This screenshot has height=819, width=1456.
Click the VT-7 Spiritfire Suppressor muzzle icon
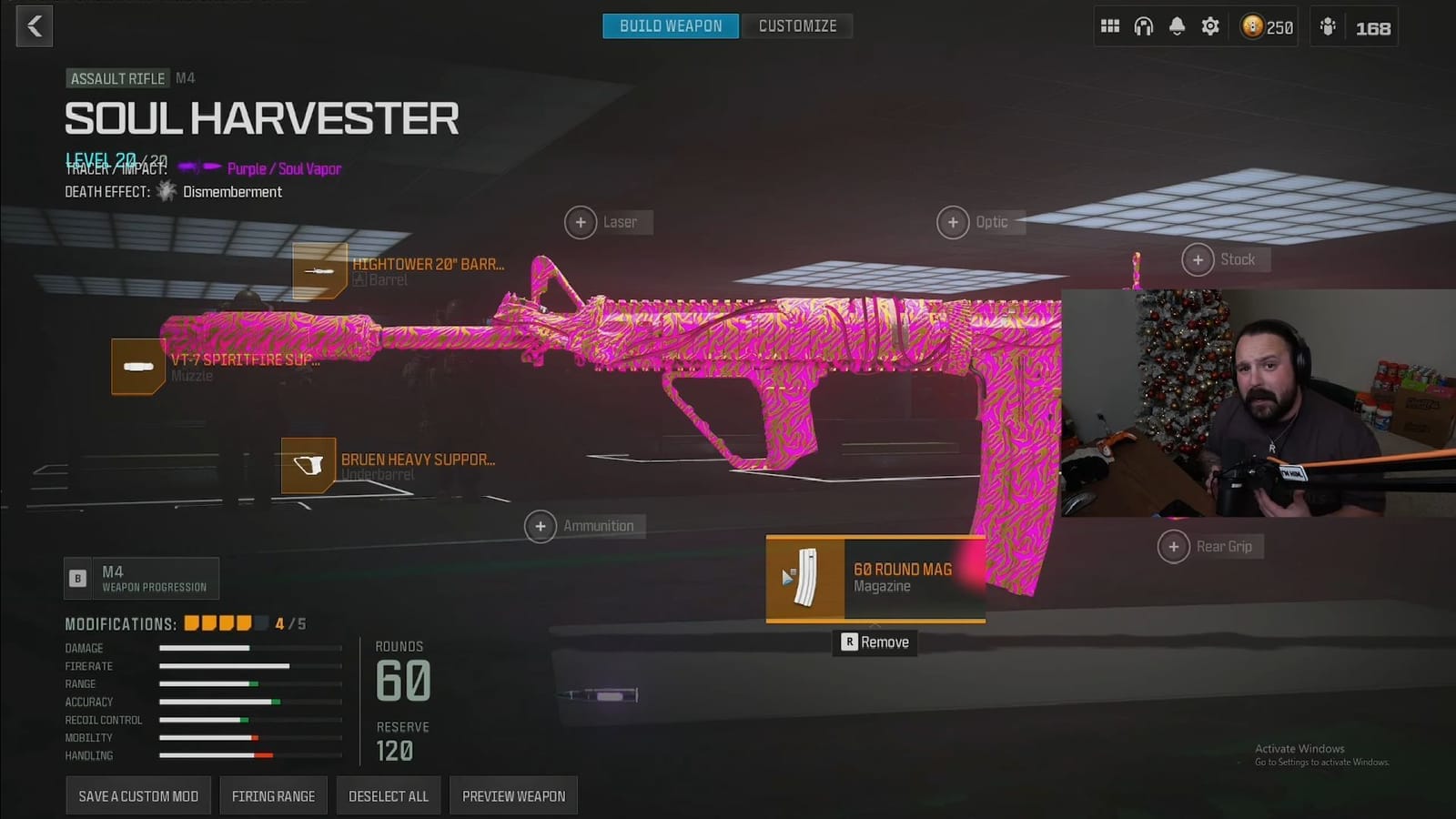point(137,366)
